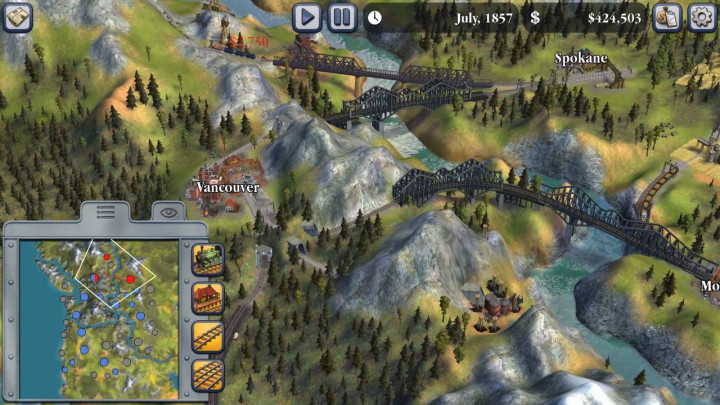Image resolution: width=720 pixels, height=405 pixels.
Task: Open the minimap list tab
Action: coord(106,212)
